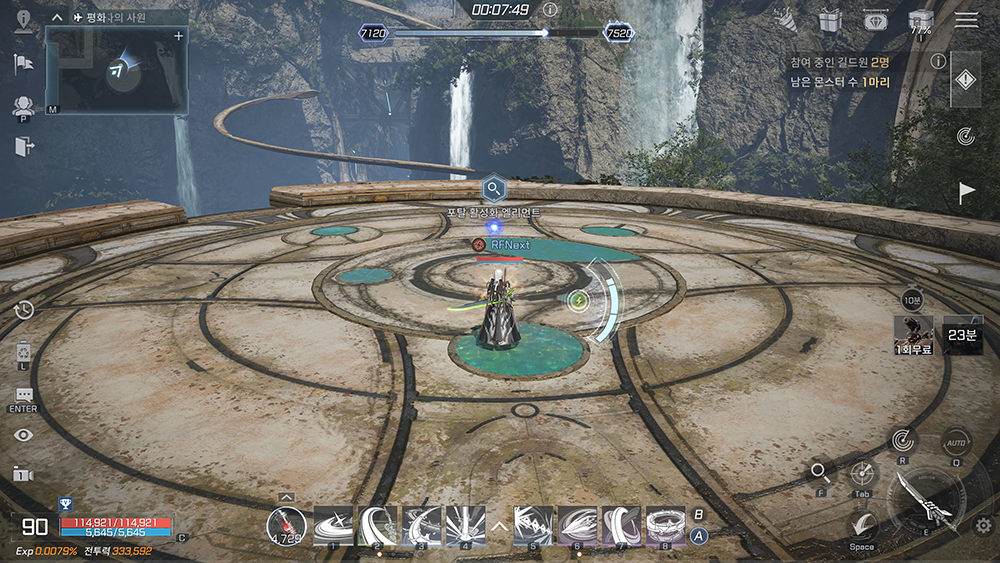The width and height of the screenshot is (1000, 563).
Task: Open the party popper event icon
Action: pyautogui.click(x=787, y=19)
